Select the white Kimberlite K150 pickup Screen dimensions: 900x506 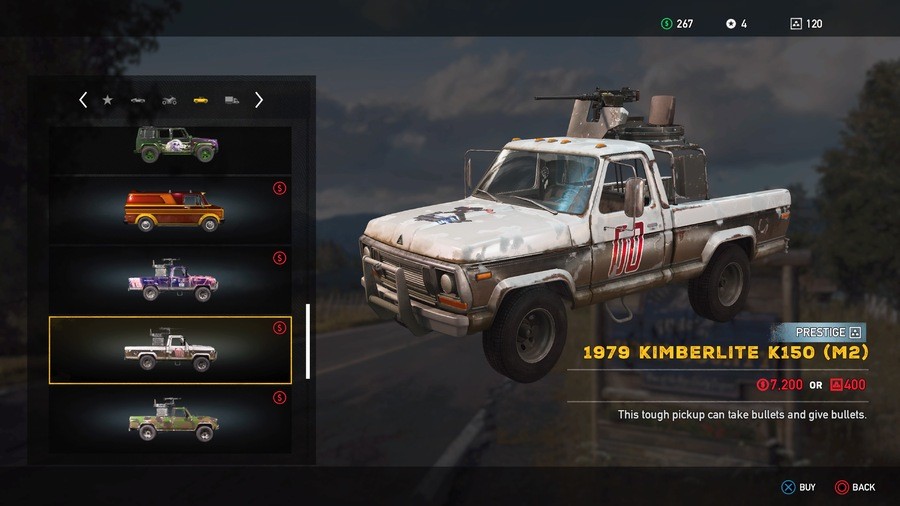170,349
